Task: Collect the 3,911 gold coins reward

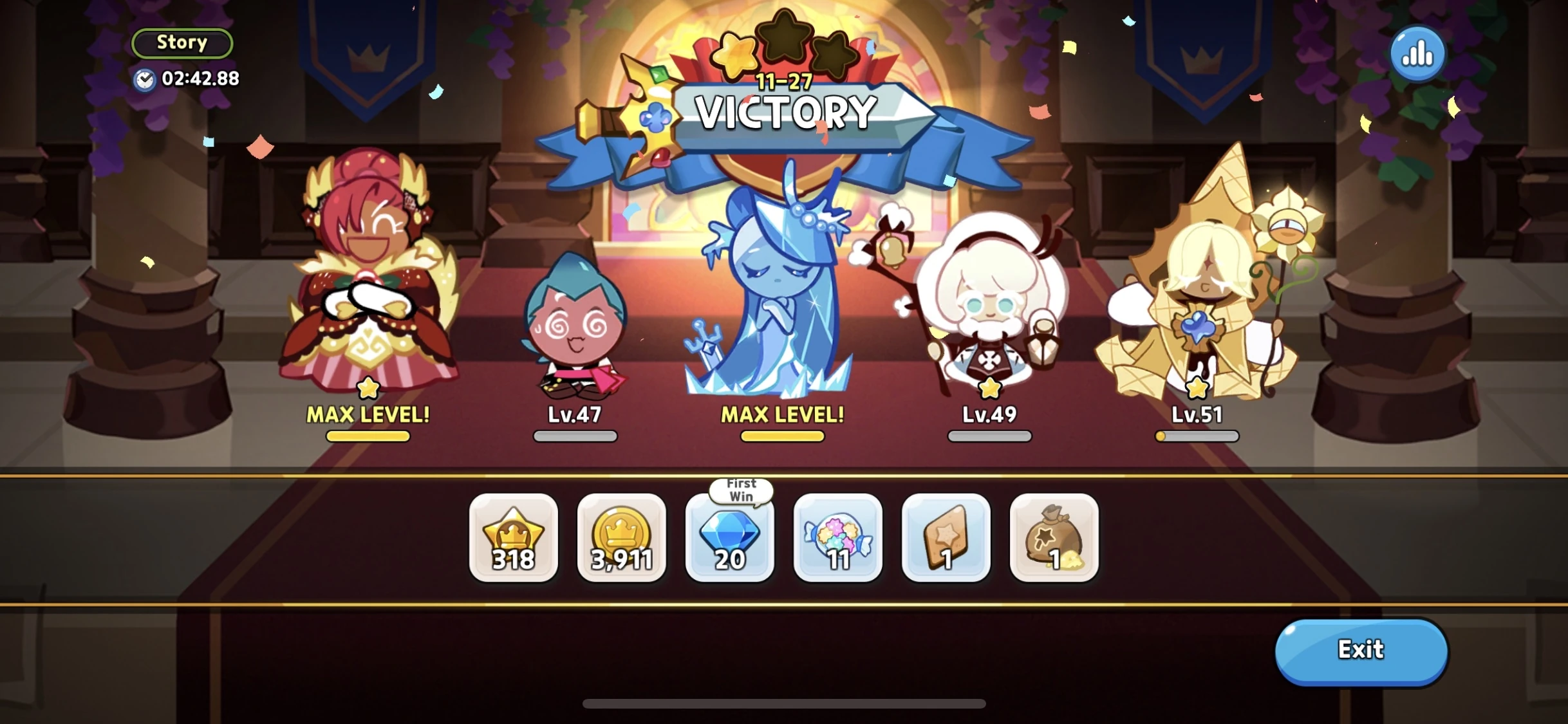Action: pos(621,539)
